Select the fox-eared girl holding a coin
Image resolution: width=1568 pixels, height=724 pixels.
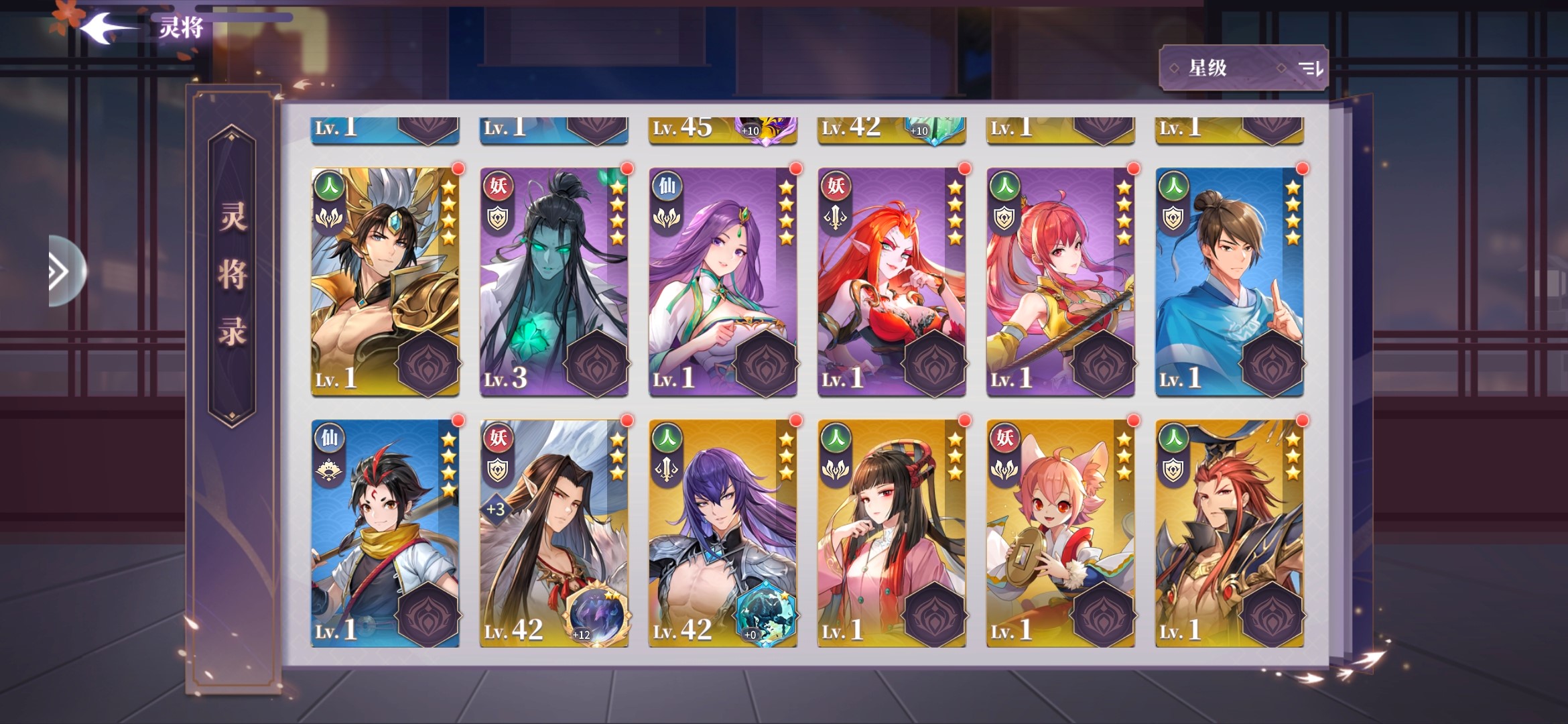[x=1061, y=534]
